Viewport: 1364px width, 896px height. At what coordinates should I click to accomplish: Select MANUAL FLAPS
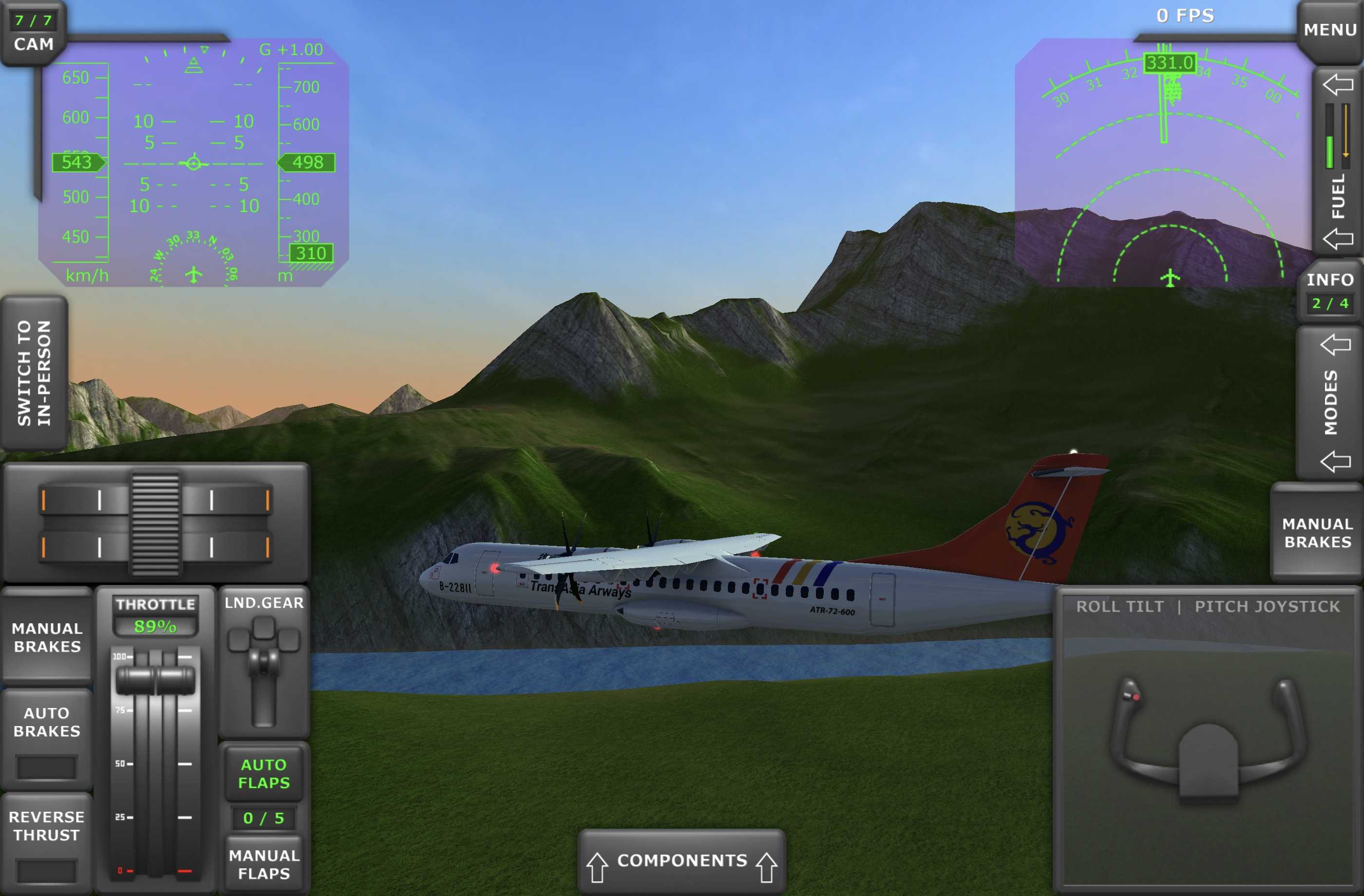pos(264,864)
